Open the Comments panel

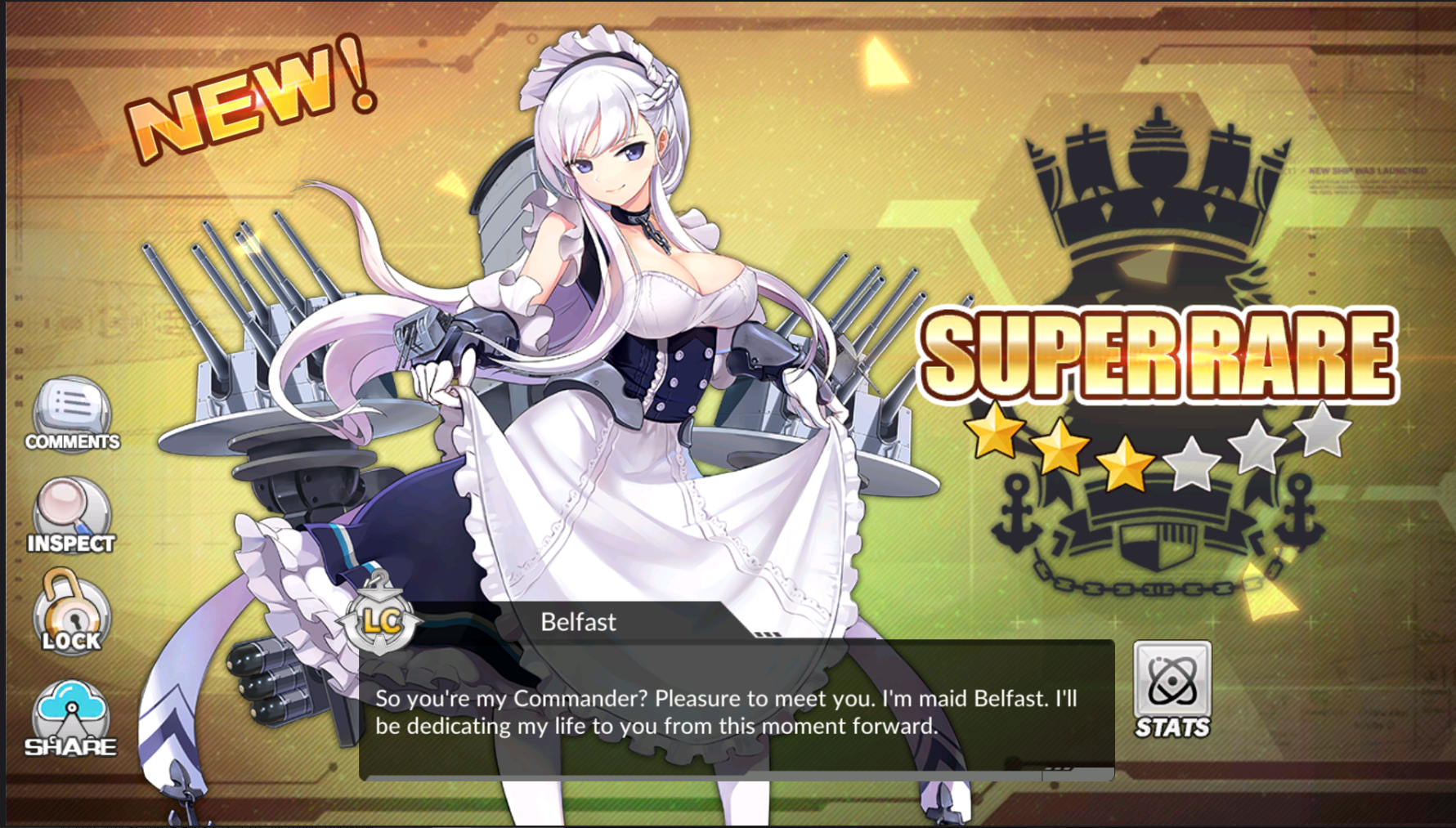pyautogui.click(x=72, y=417)
